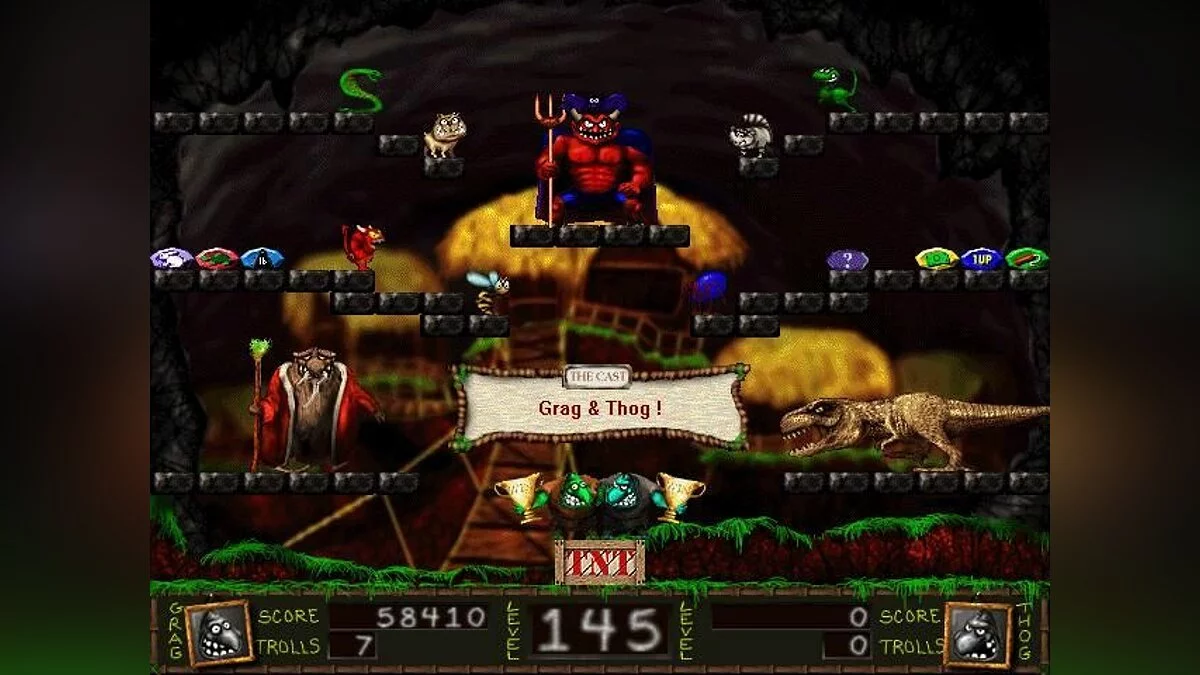Click Grag's player portrait in the HUD
1200x675 pixels.
[x=218, y=633]
